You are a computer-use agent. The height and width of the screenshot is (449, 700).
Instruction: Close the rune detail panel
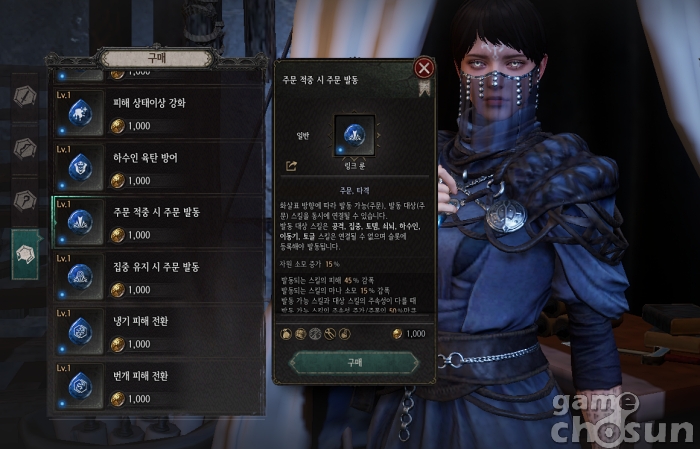pyautogui.click(x=424, y=69)
